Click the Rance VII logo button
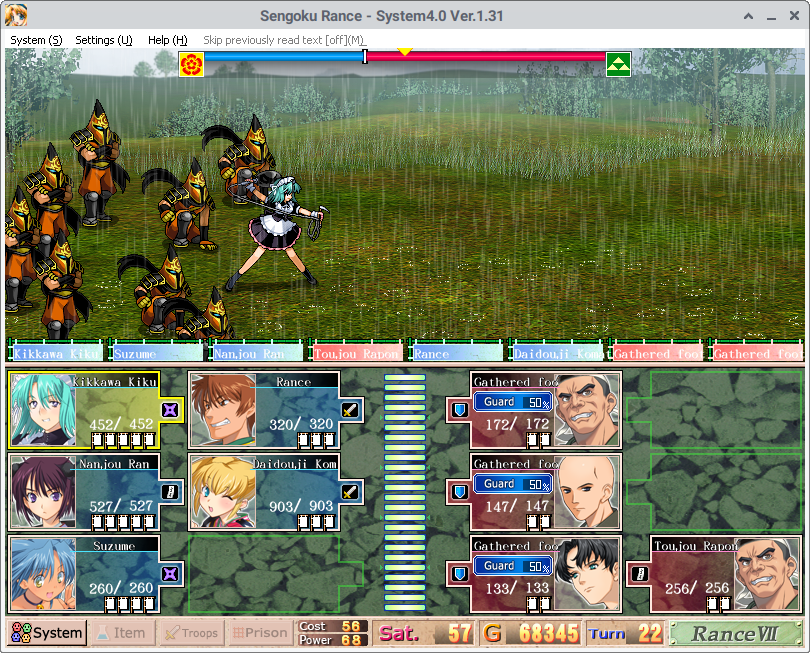Screen dimensions: 810x653 point(735,633)
